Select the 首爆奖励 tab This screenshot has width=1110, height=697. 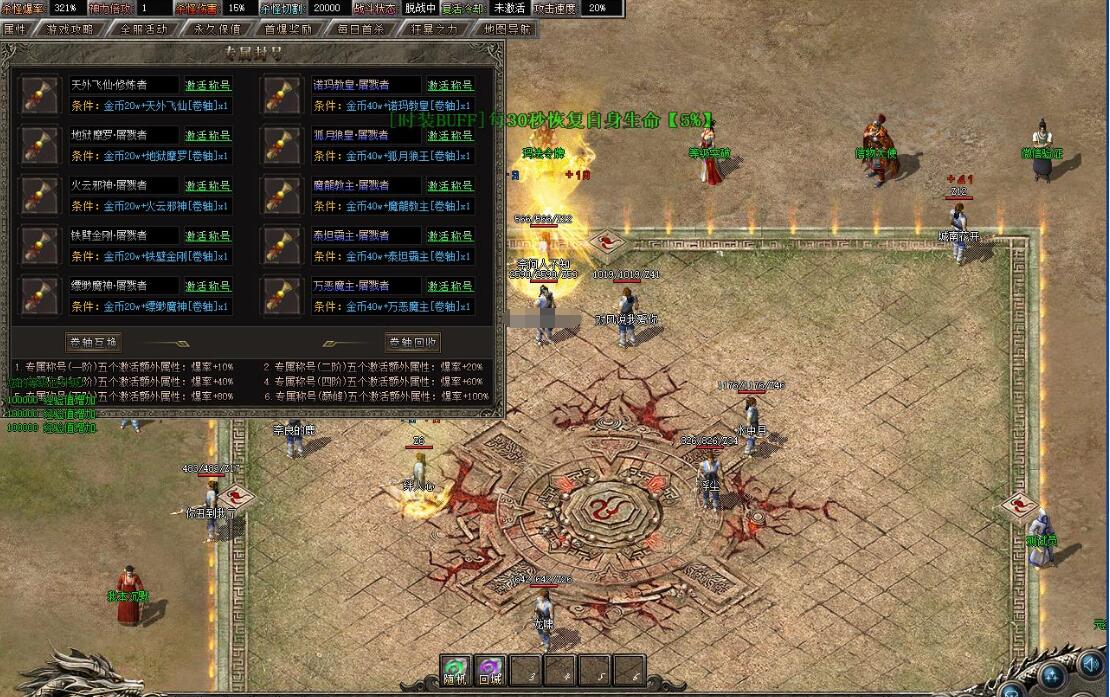click(x=289, y=29)
